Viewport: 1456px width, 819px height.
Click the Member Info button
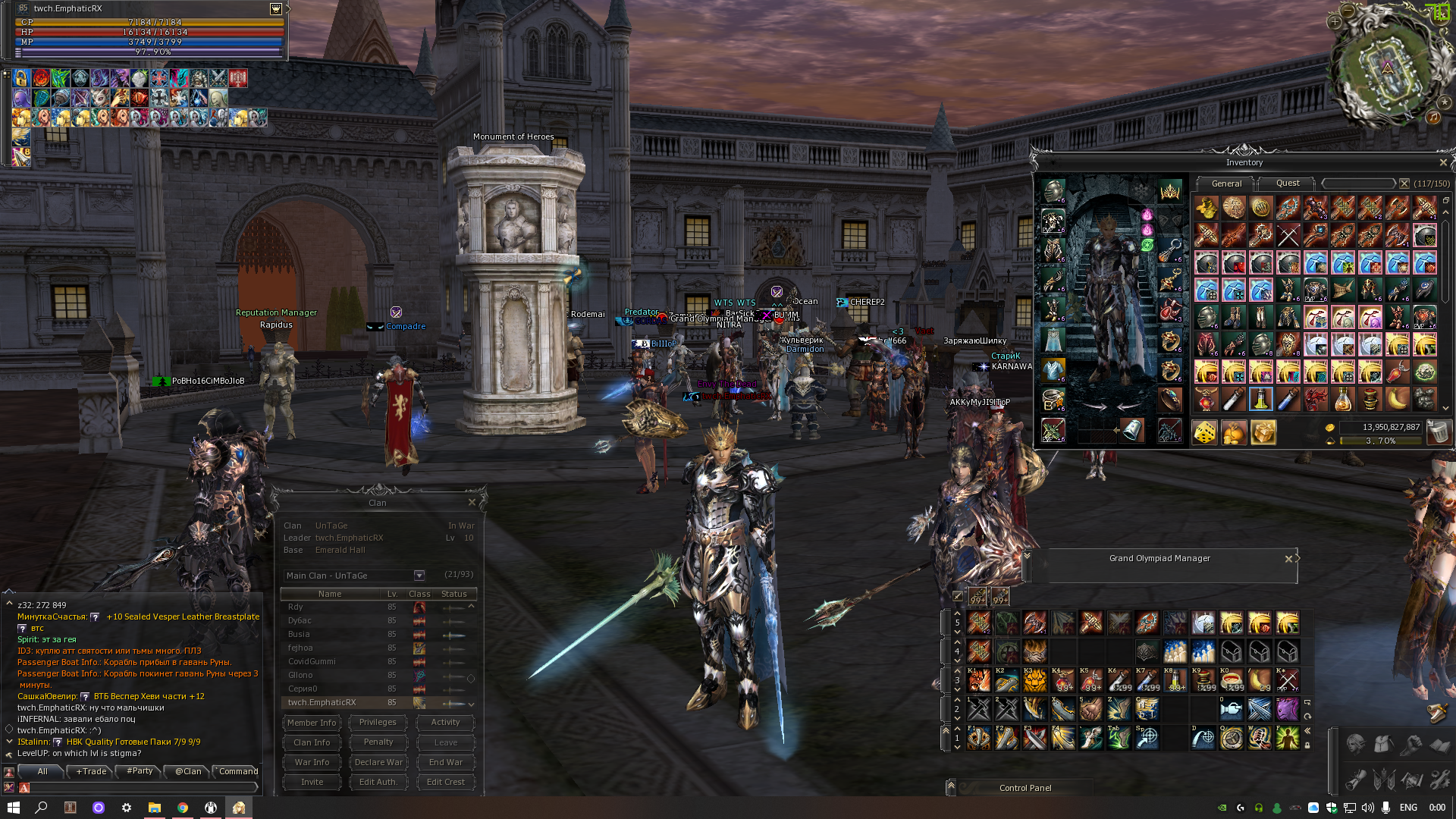pyautogui.click(x=312, y=723)
